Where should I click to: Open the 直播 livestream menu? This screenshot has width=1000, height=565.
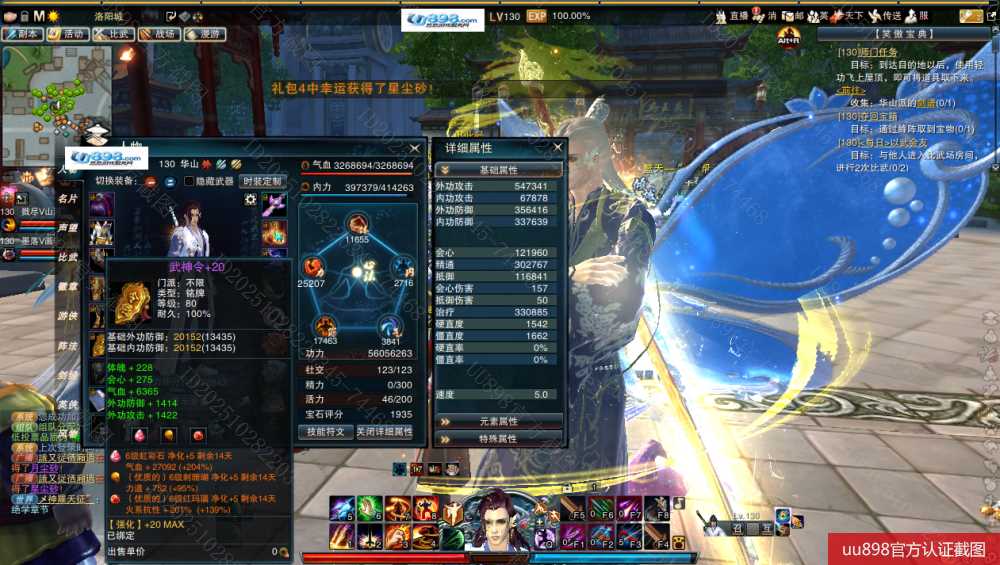pos(732,16)
